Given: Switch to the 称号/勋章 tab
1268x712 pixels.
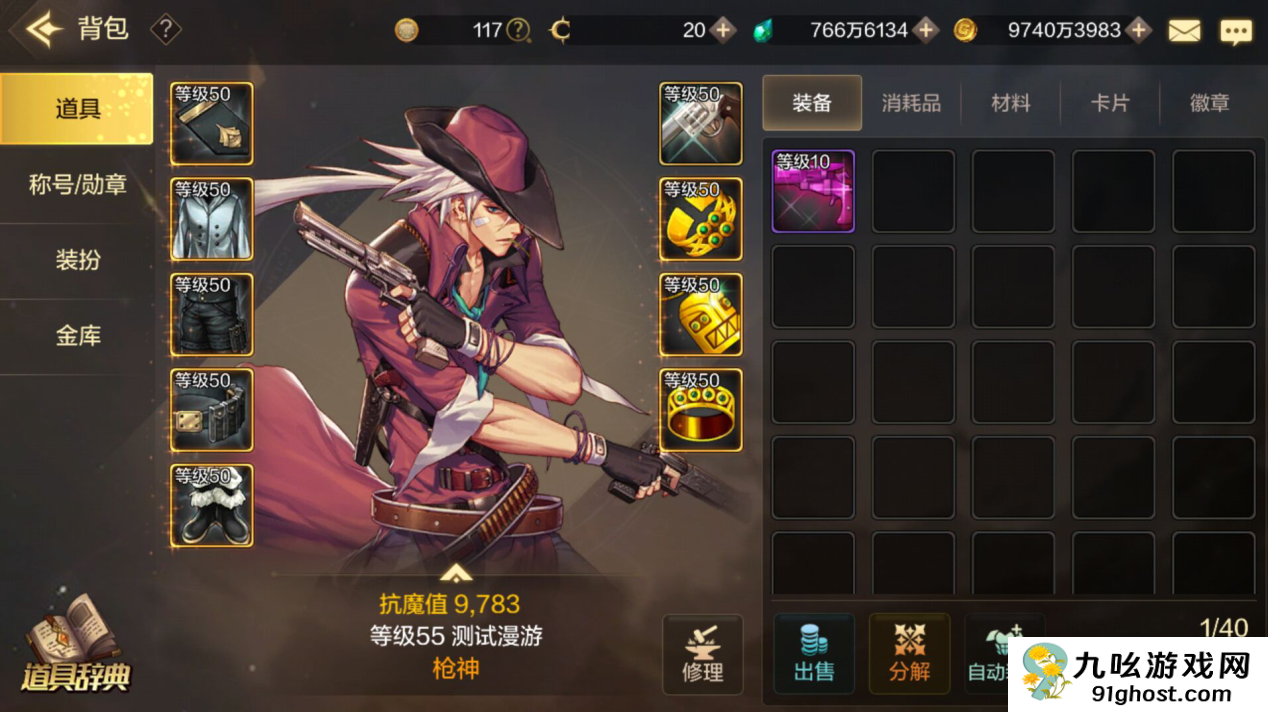Looking at the screenshot, I should (77, 184).
